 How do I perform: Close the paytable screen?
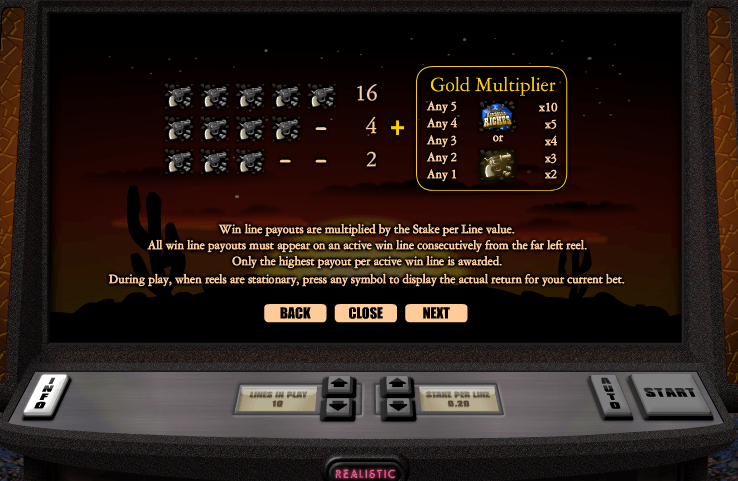[x=365, y=313]
